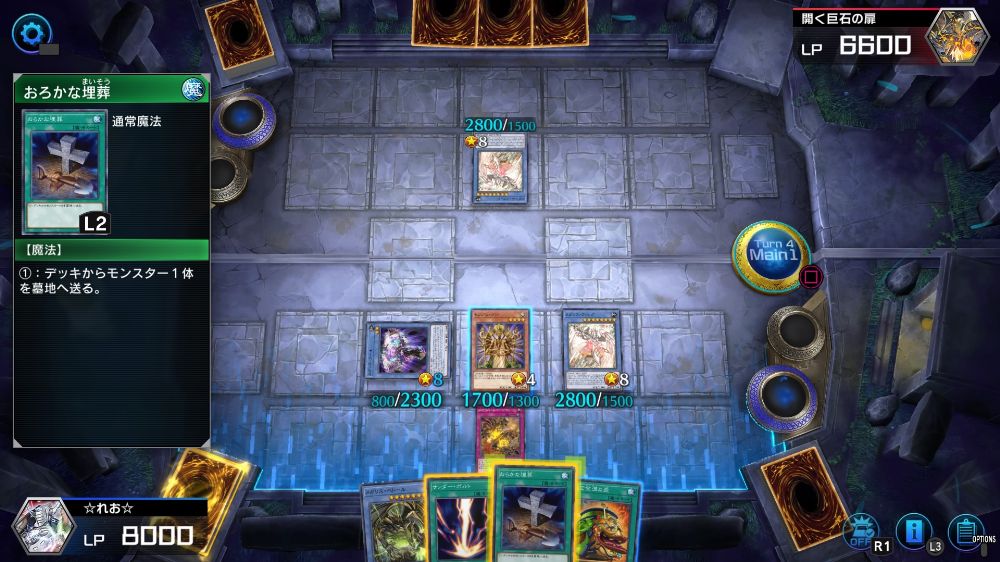Select your 800/2300 defense position monster
1000x562 pixels.
tap(406, 350)
